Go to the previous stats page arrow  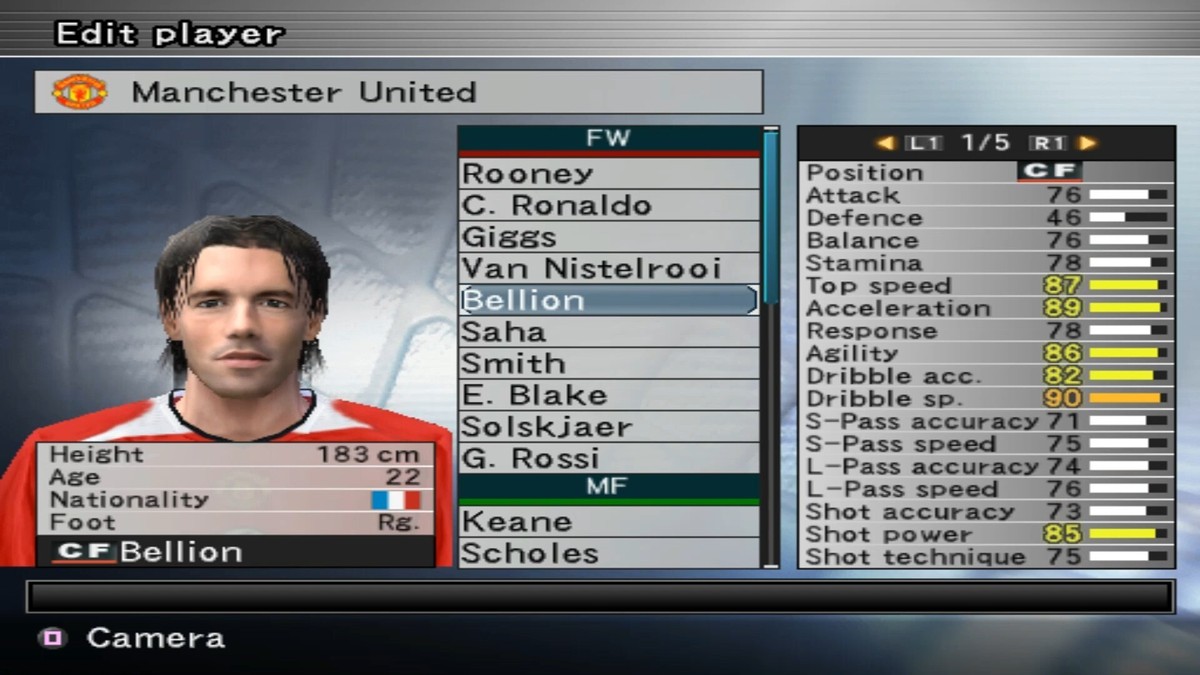click(x=885, y=143)
